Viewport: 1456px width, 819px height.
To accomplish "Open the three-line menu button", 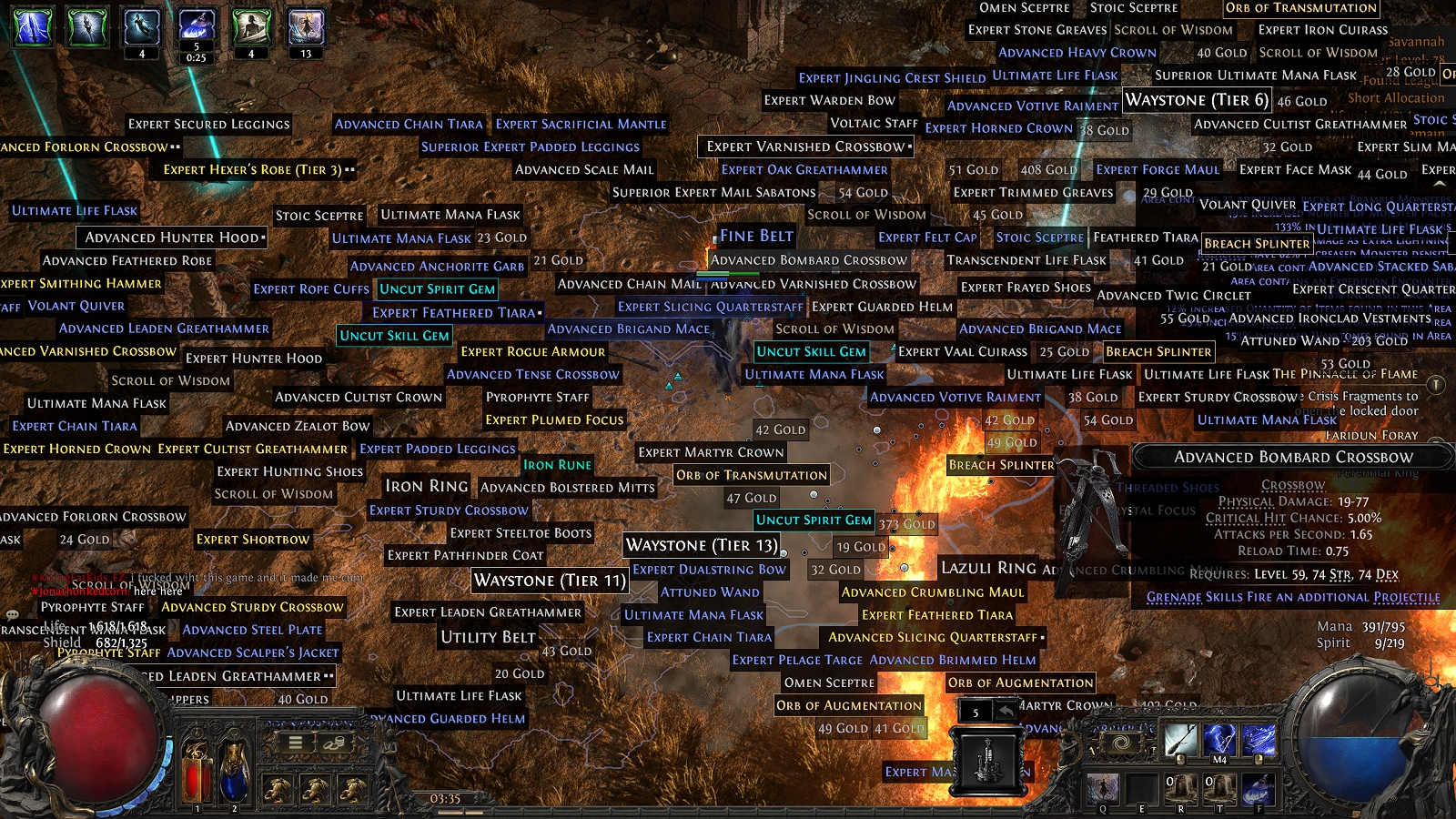I will click(296, 743).
